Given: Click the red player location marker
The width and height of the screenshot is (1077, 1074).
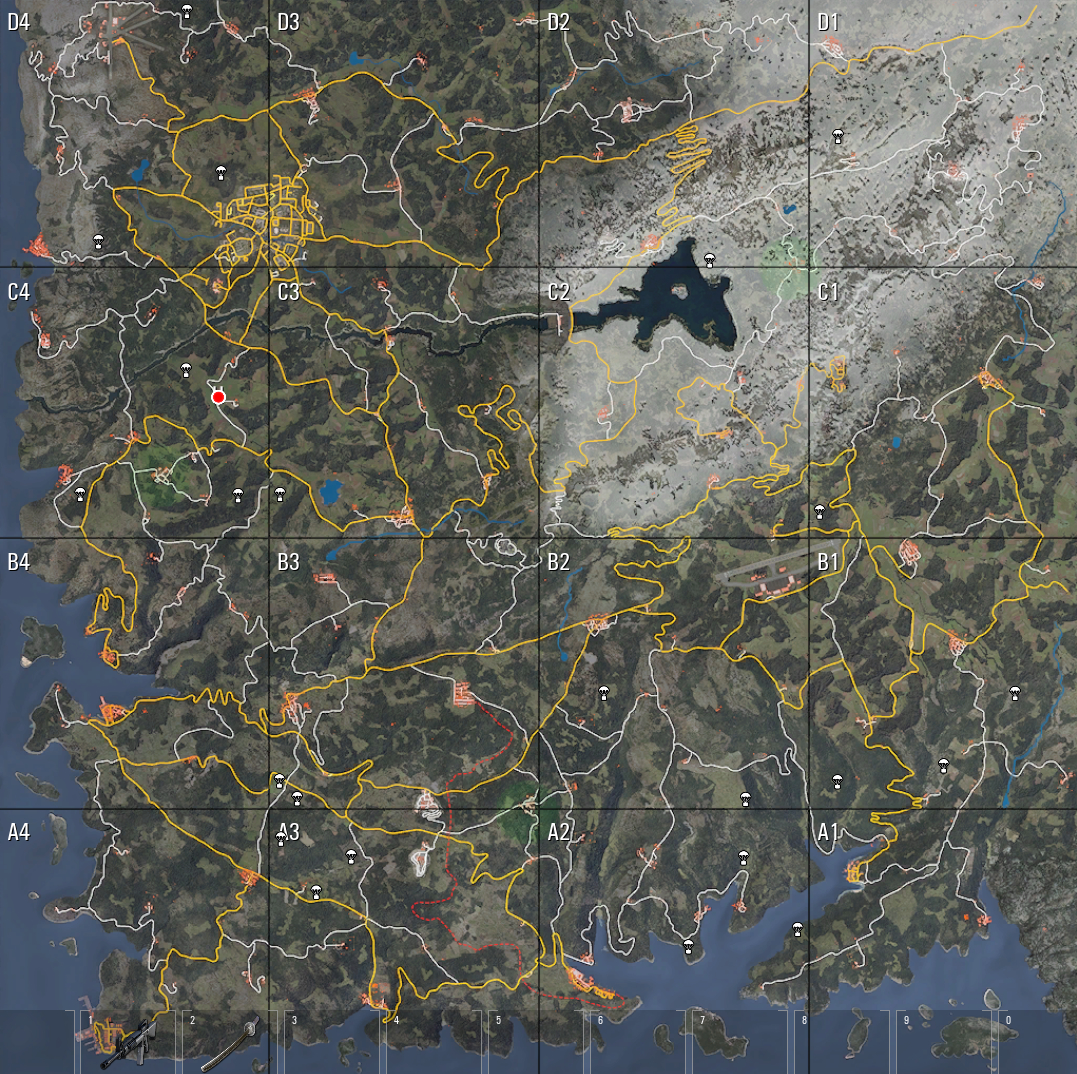Looking at the screenshot, I should point(218,397).
